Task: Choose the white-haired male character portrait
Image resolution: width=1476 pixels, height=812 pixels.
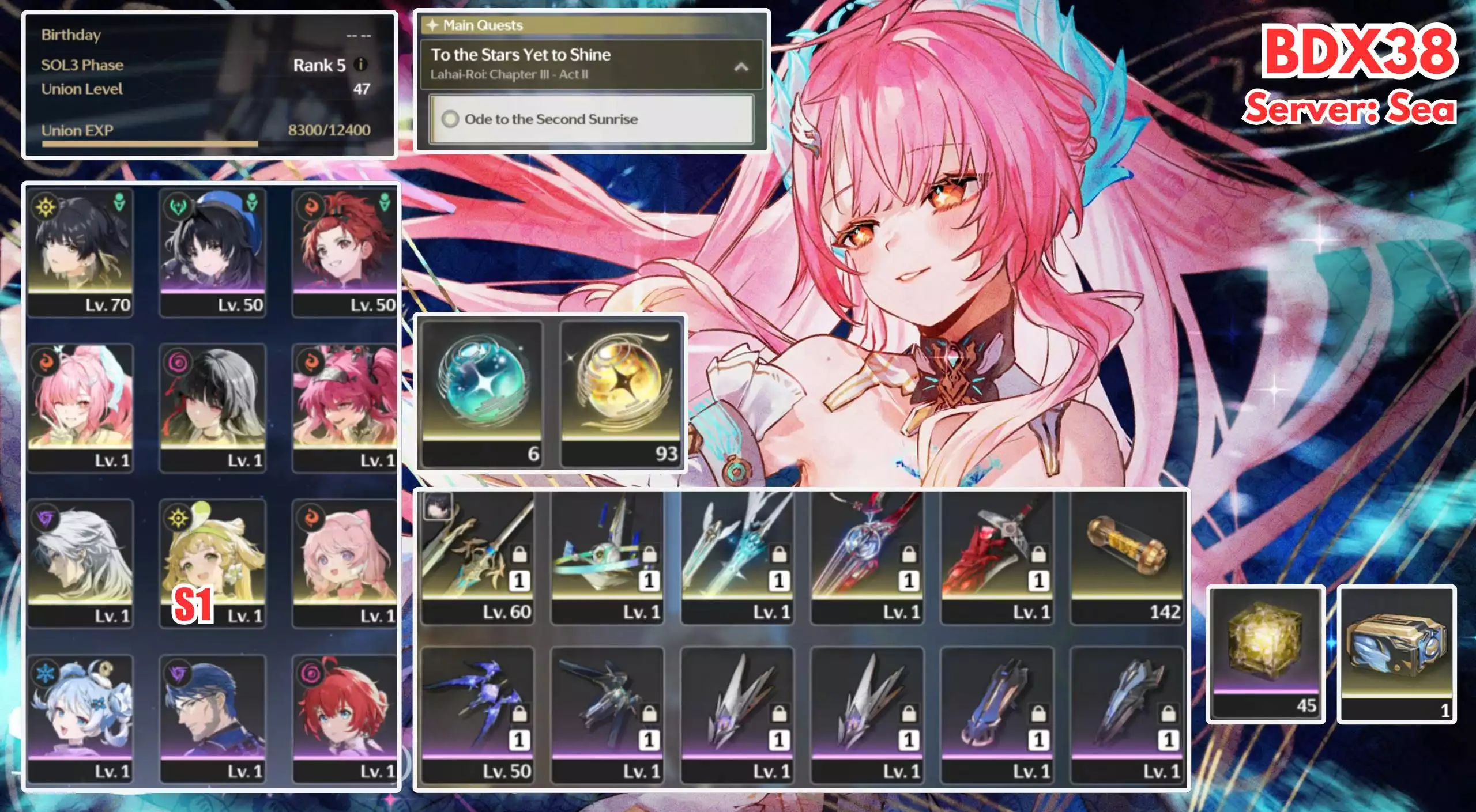Action: coord(80,563)
